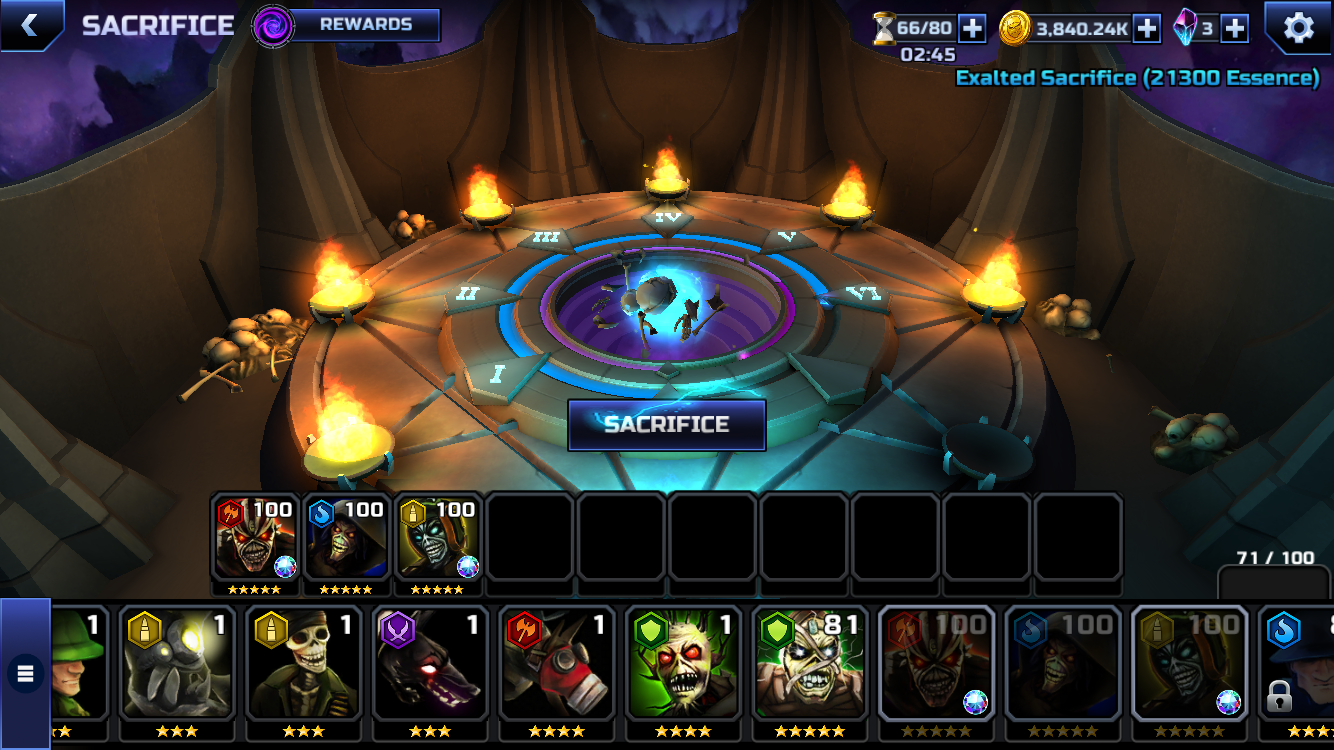This screenshot has width=1334, height=750.
Task: Remove the red warrior Eddie from sacrifice slots
Action: tap(255, 540)
